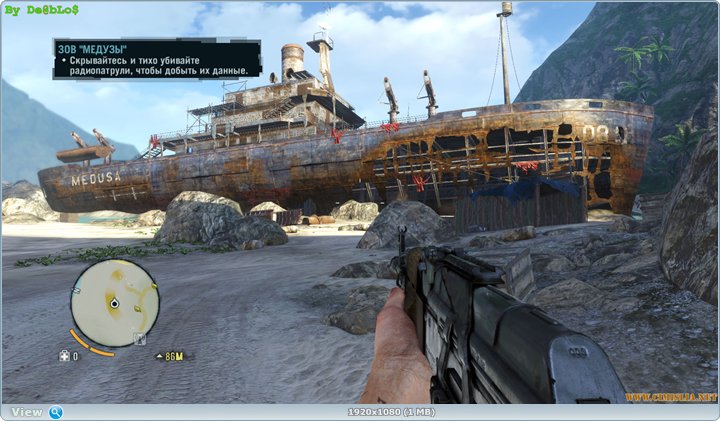
Task: Open the Medusa's Call mission objective tracker
Action: (x=157, y=59)
